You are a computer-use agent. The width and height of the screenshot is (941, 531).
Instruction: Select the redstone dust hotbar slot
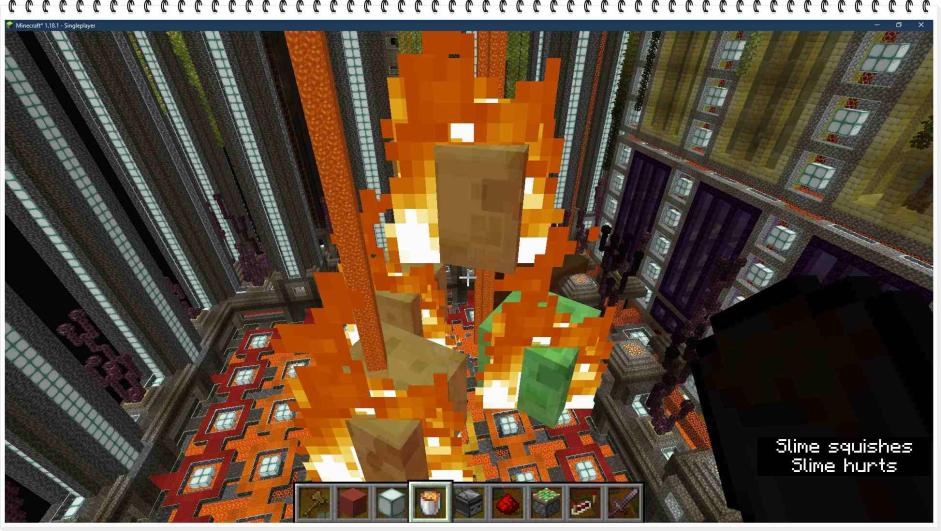coord(507,501)
